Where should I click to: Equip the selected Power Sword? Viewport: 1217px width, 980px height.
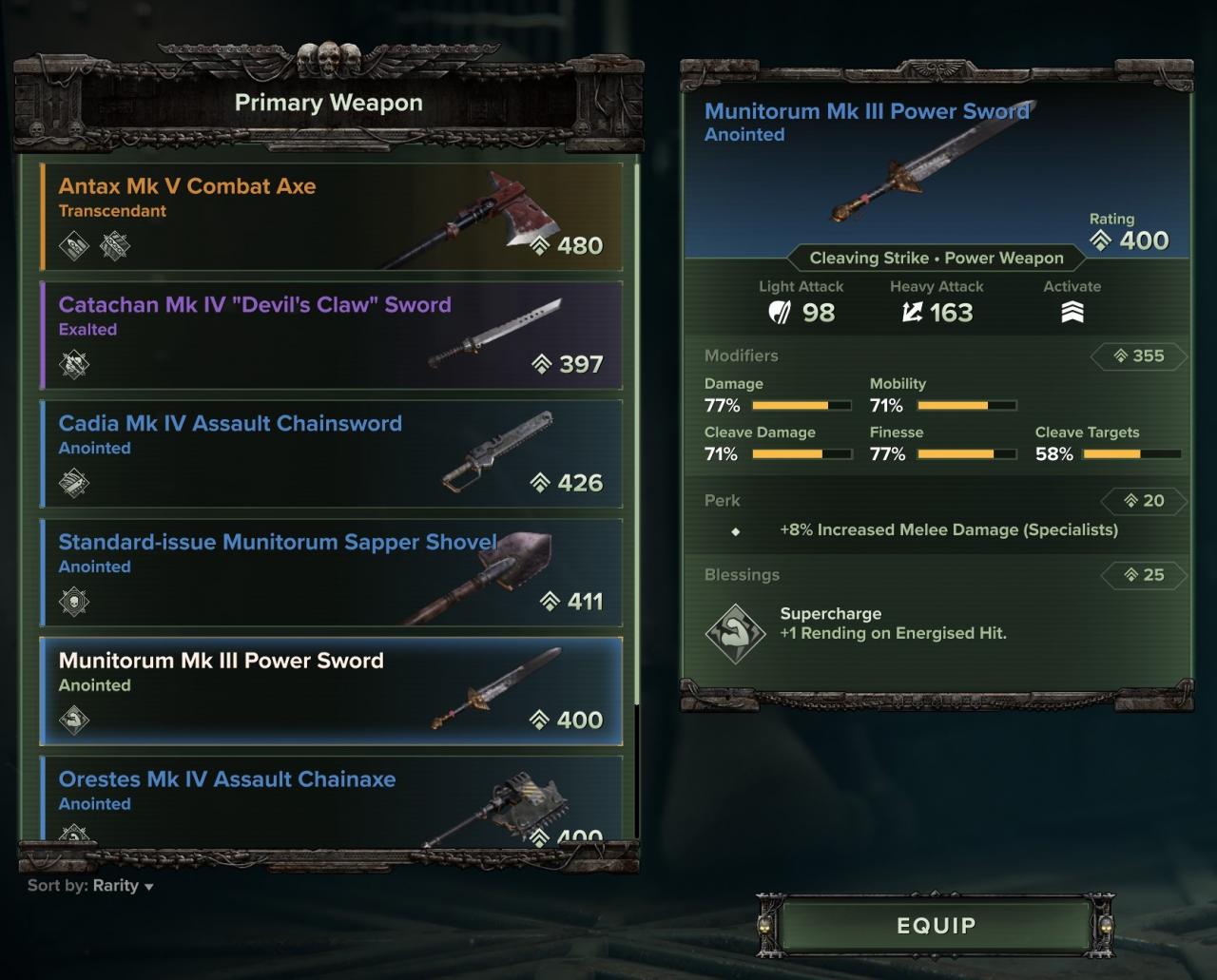[936, 926]
